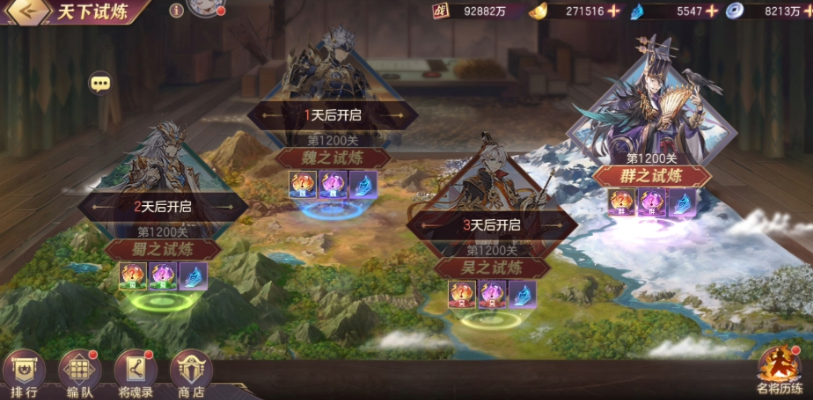Open the 排行 ranking menu
The height and width of the screenshot is (400, 813).
tap(23, 374)
